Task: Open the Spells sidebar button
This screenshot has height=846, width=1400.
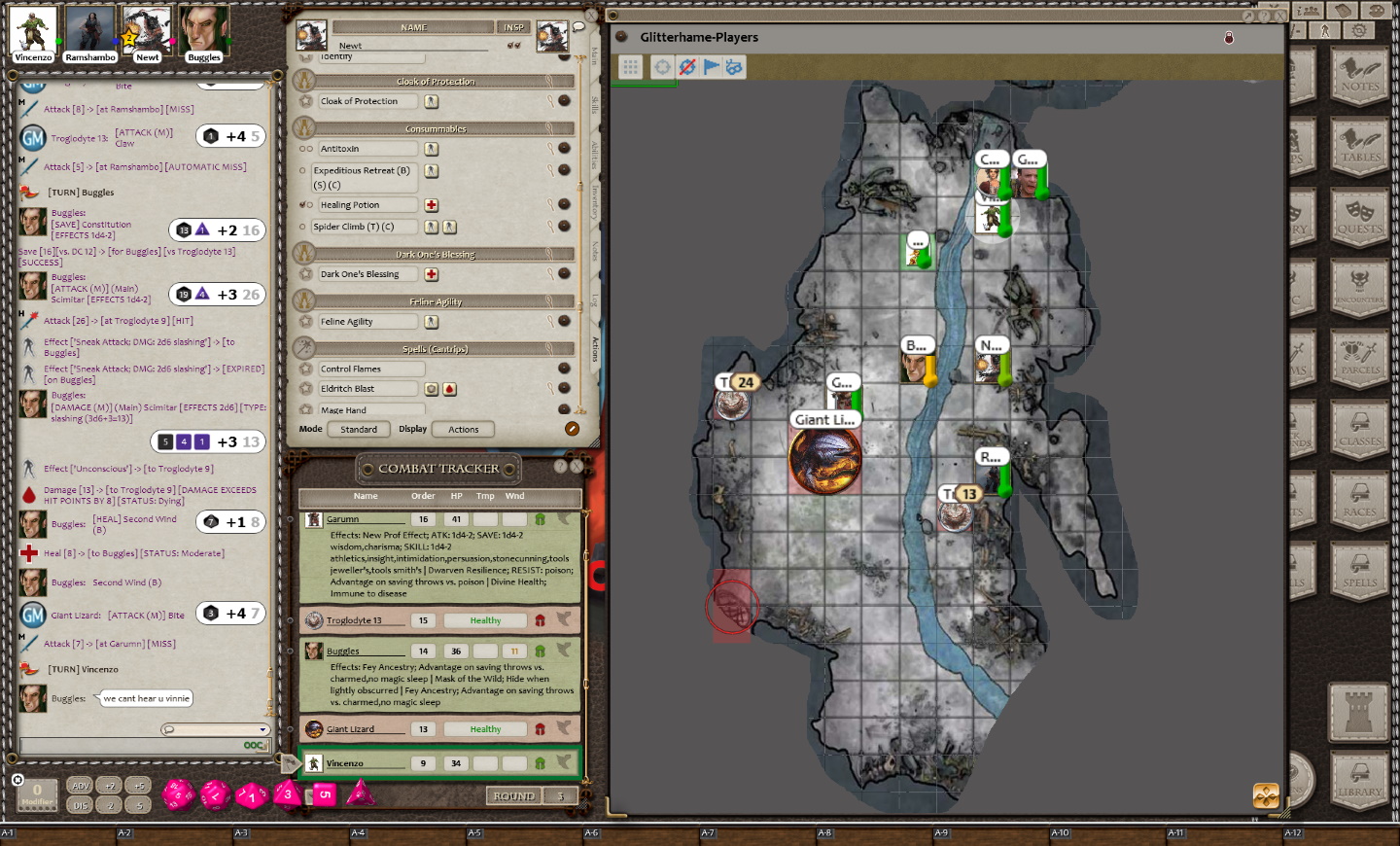Action: click(x=1359, y=570)
